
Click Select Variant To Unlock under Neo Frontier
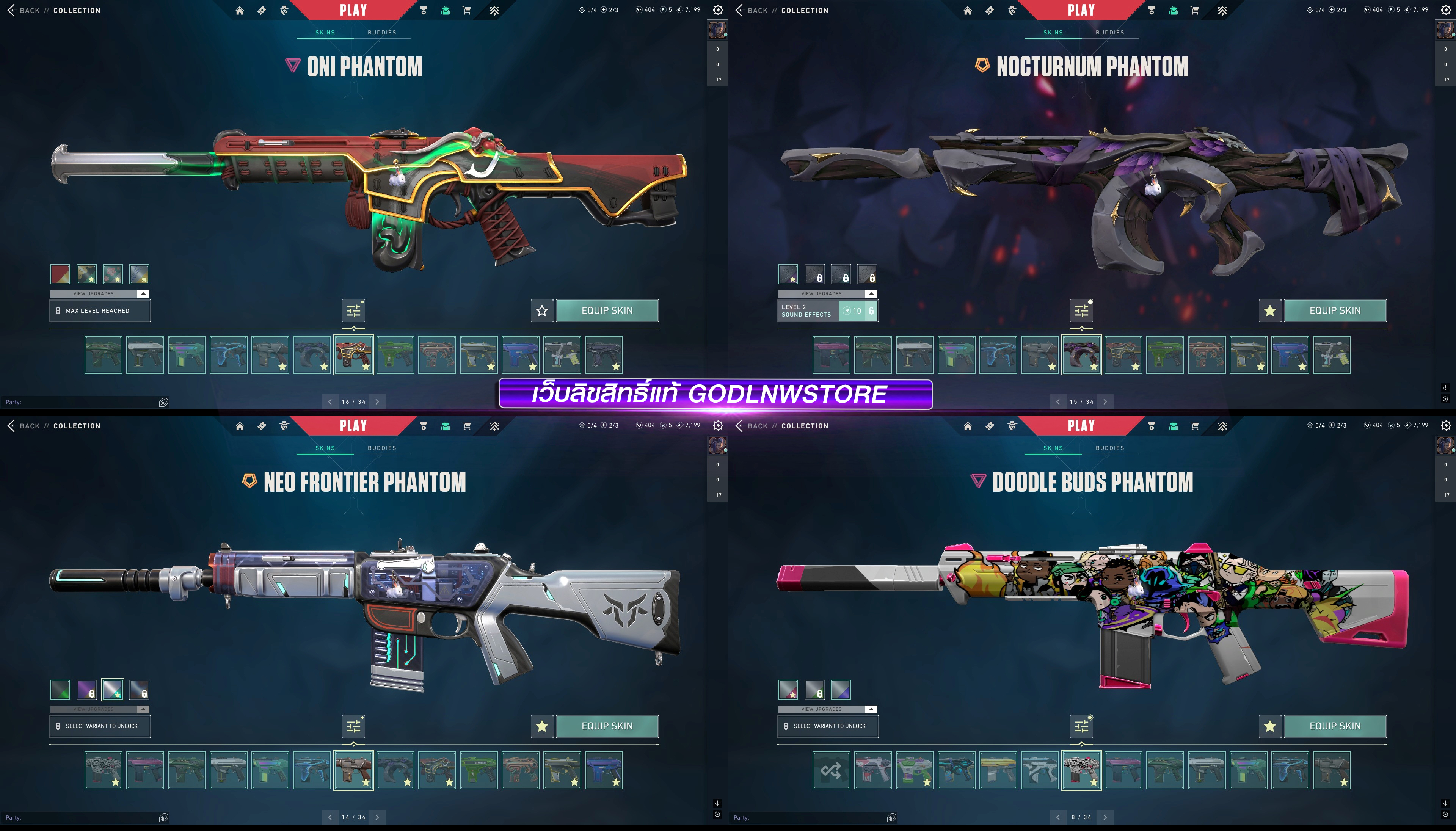tap(100, 726)
